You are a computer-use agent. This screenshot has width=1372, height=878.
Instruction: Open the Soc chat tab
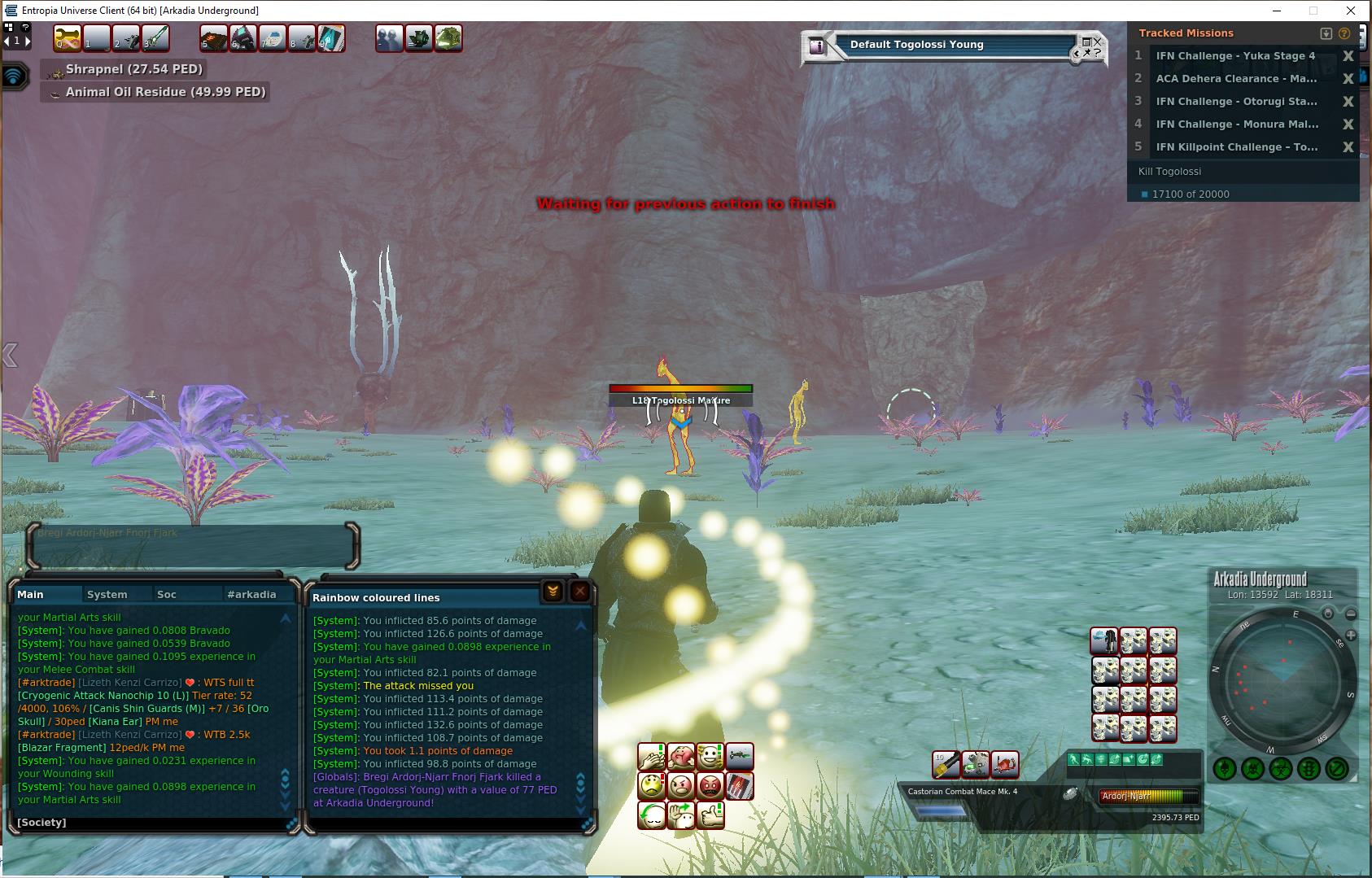pyautogui.click(x=167, y=595)
